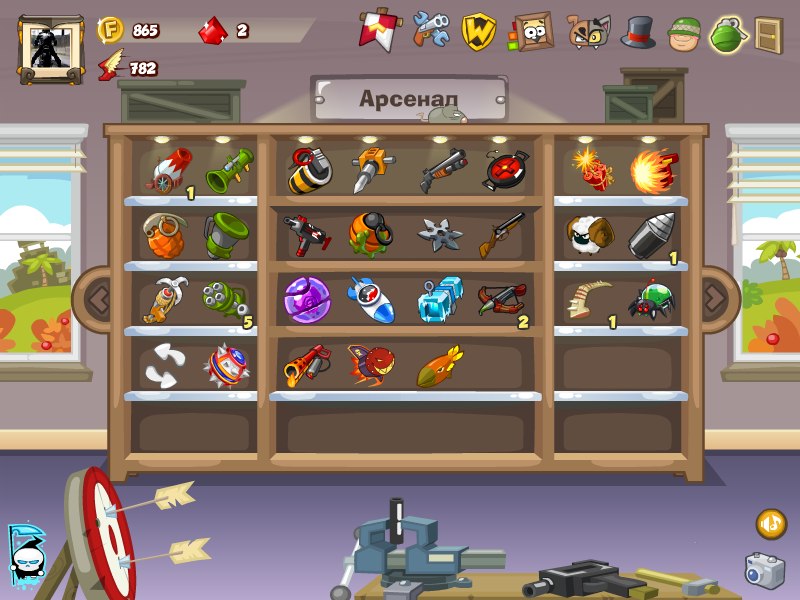
Task: Show the next arsenal page
Action: (714, 296)
